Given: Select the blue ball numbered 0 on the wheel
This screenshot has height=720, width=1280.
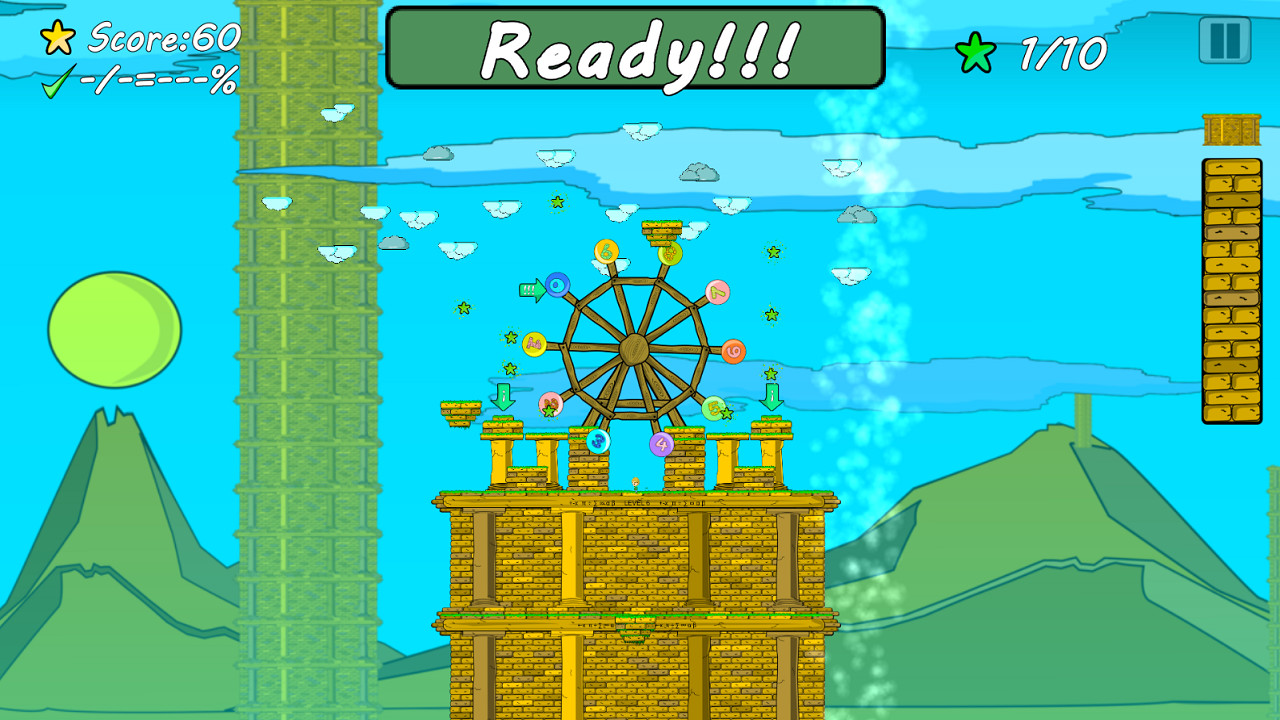Looking at the screenshot, I should click(x=557, y=283).
